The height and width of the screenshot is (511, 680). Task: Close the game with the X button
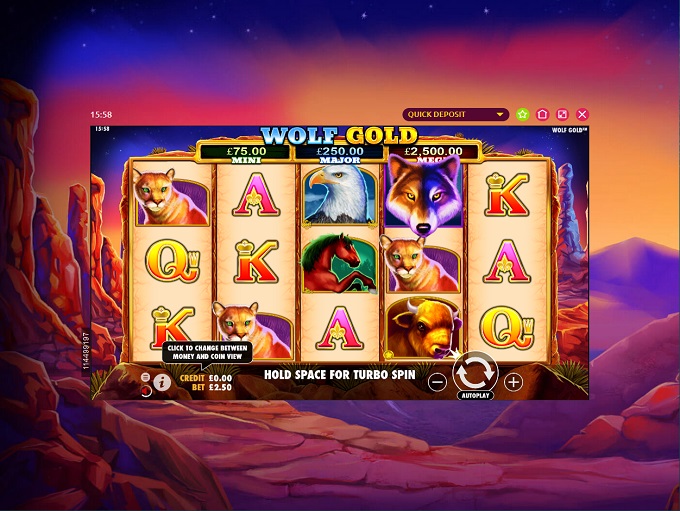pyautogui.click(x=582, y=114)
